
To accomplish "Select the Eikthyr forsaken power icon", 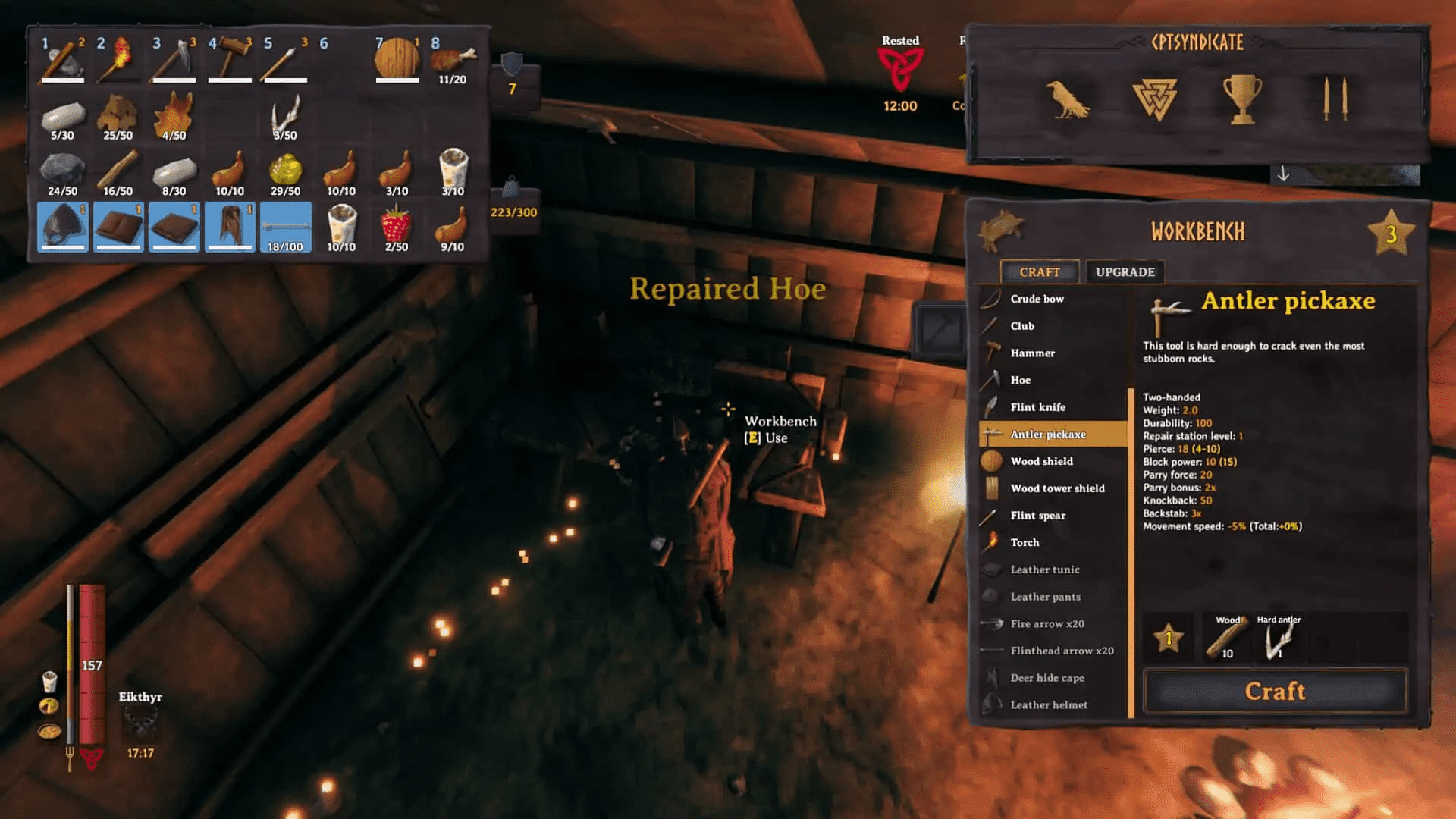I will point(141,723).
